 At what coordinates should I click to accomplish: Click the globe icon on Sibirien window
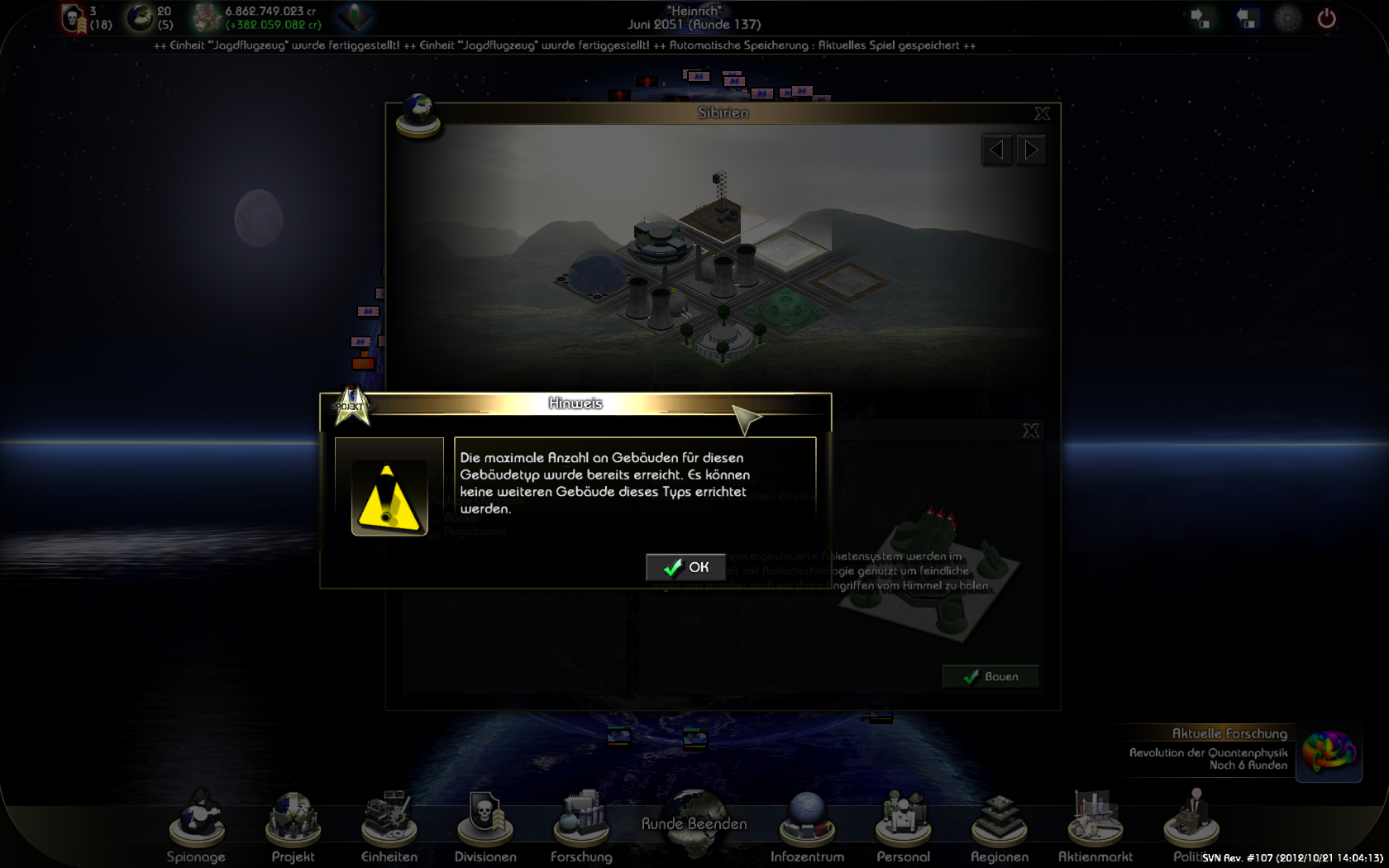click(x=418, y=114)
